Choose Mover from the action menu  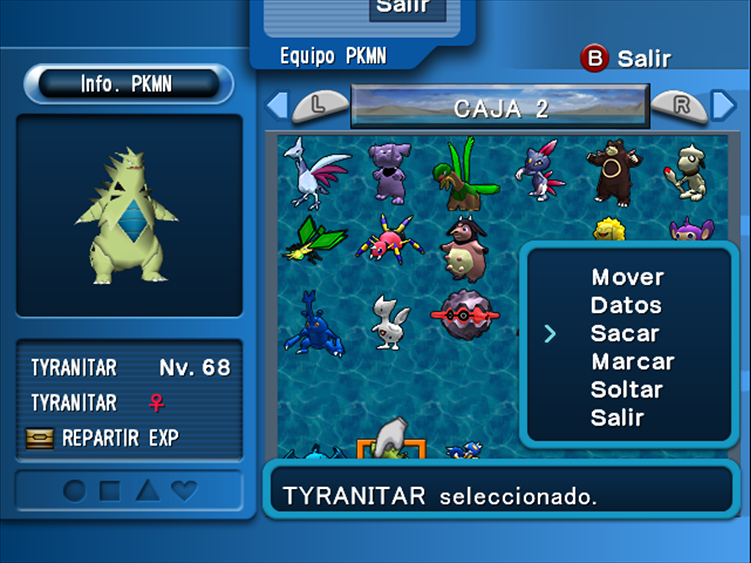pos(627,277)
